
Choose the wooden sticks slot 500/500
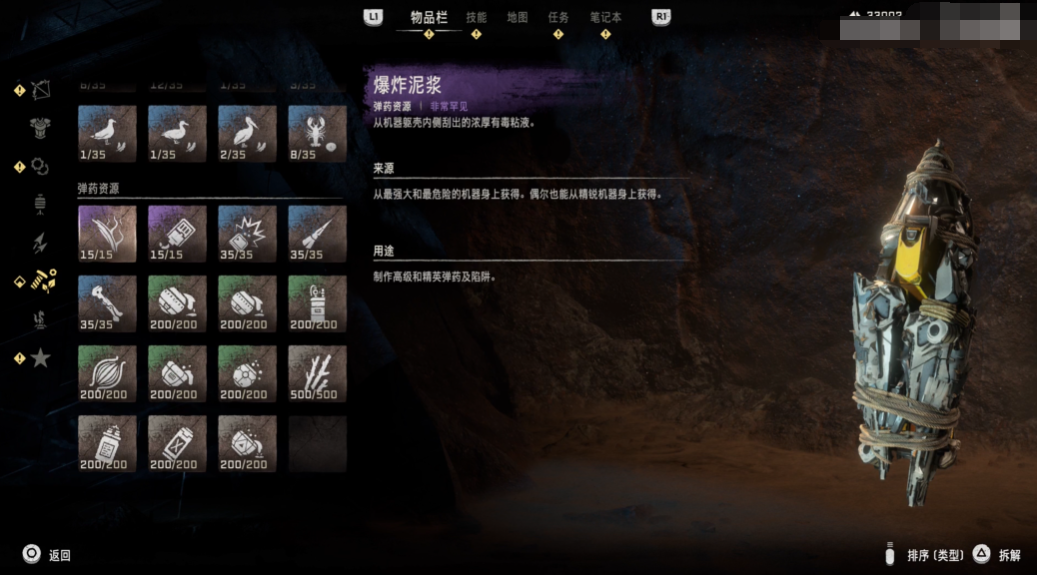[x=317, y=373]
